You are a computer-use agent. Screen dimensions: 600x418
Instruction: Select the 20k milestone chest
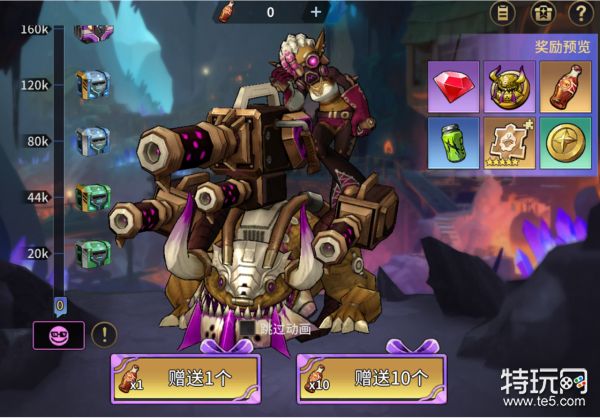pos(92,253)
